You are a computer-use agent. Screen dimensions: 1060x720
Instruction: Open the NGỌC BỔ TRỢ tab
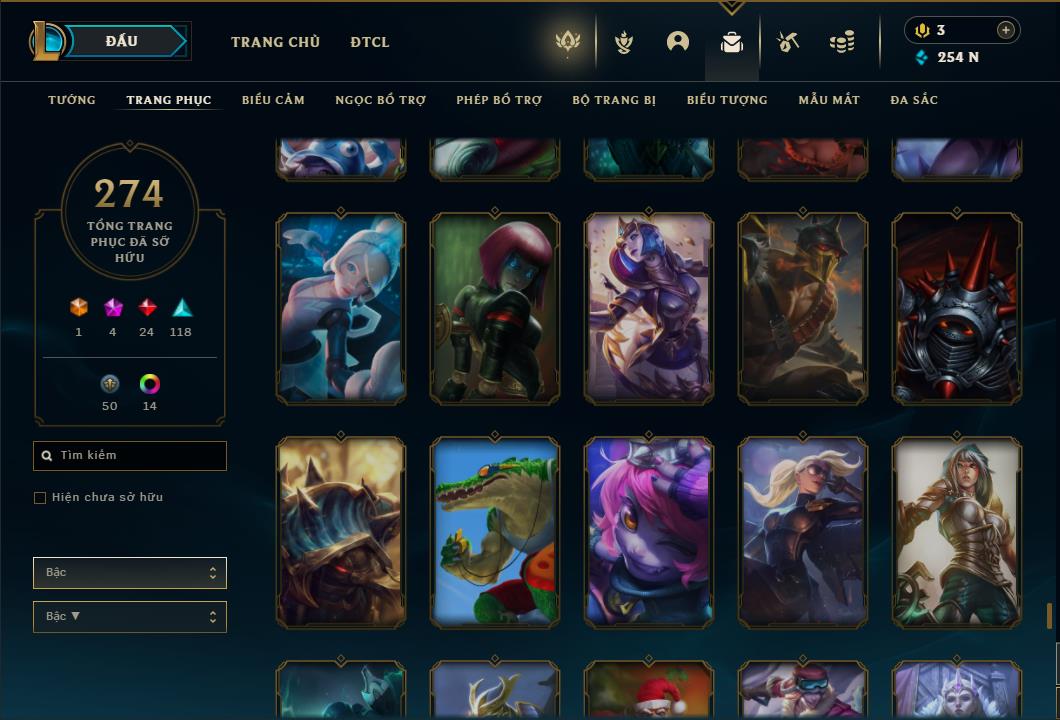click(380, 100)
